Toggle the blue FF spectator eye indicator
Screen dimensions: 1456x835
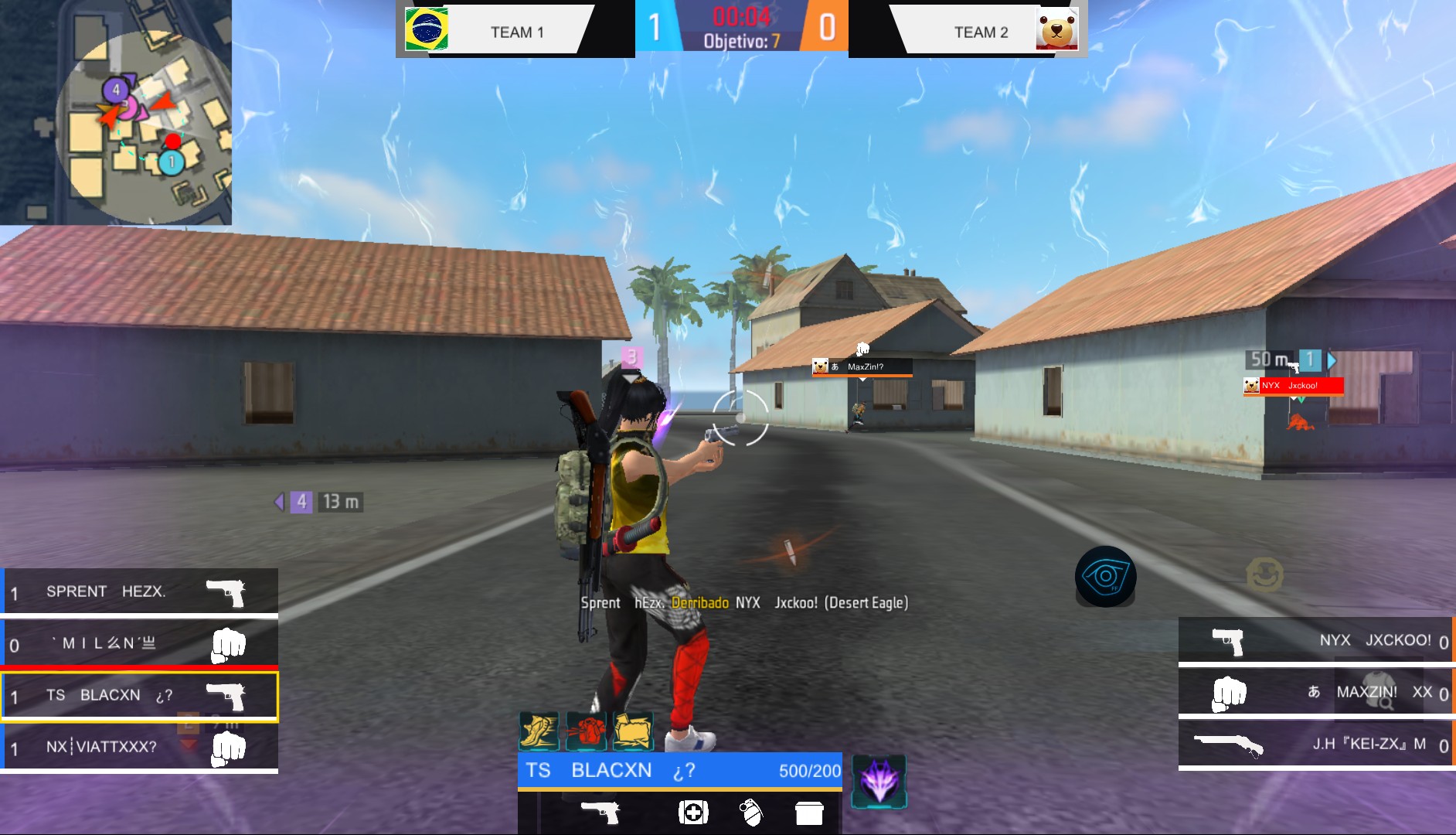1107,575
